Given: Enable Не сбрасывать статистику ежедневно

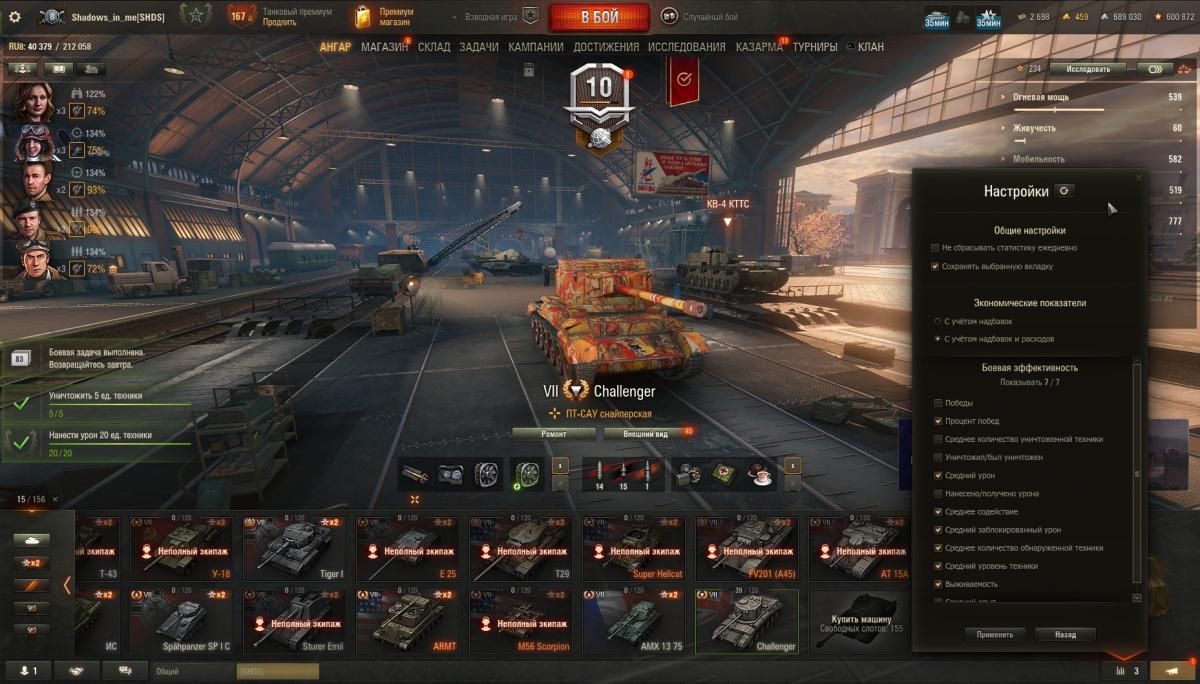Looking at the screenshot, I should click(x=935, y=248).
